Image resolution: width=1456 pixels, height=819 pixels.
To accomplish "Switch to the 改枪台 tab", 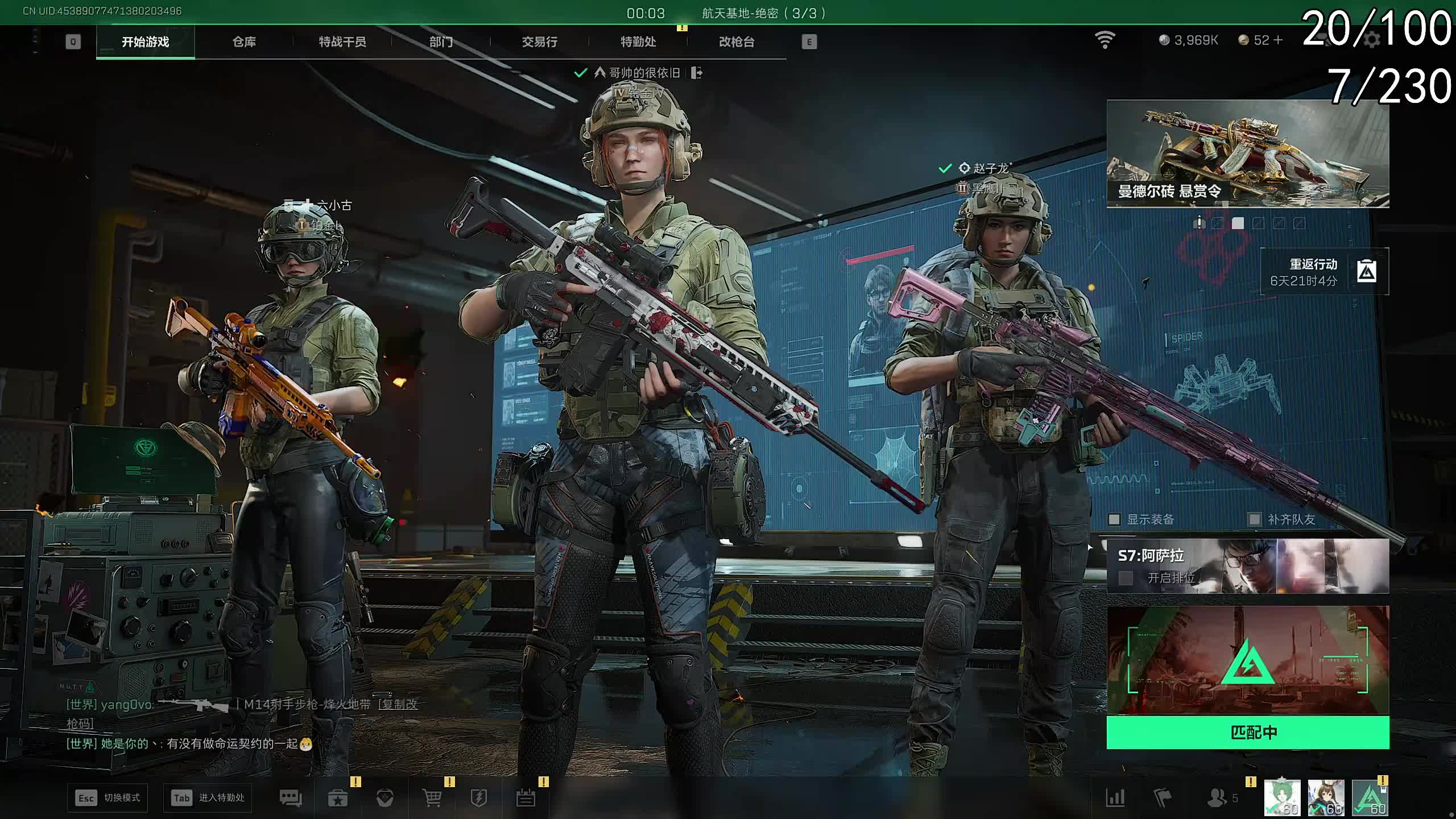I will point(736,42).
